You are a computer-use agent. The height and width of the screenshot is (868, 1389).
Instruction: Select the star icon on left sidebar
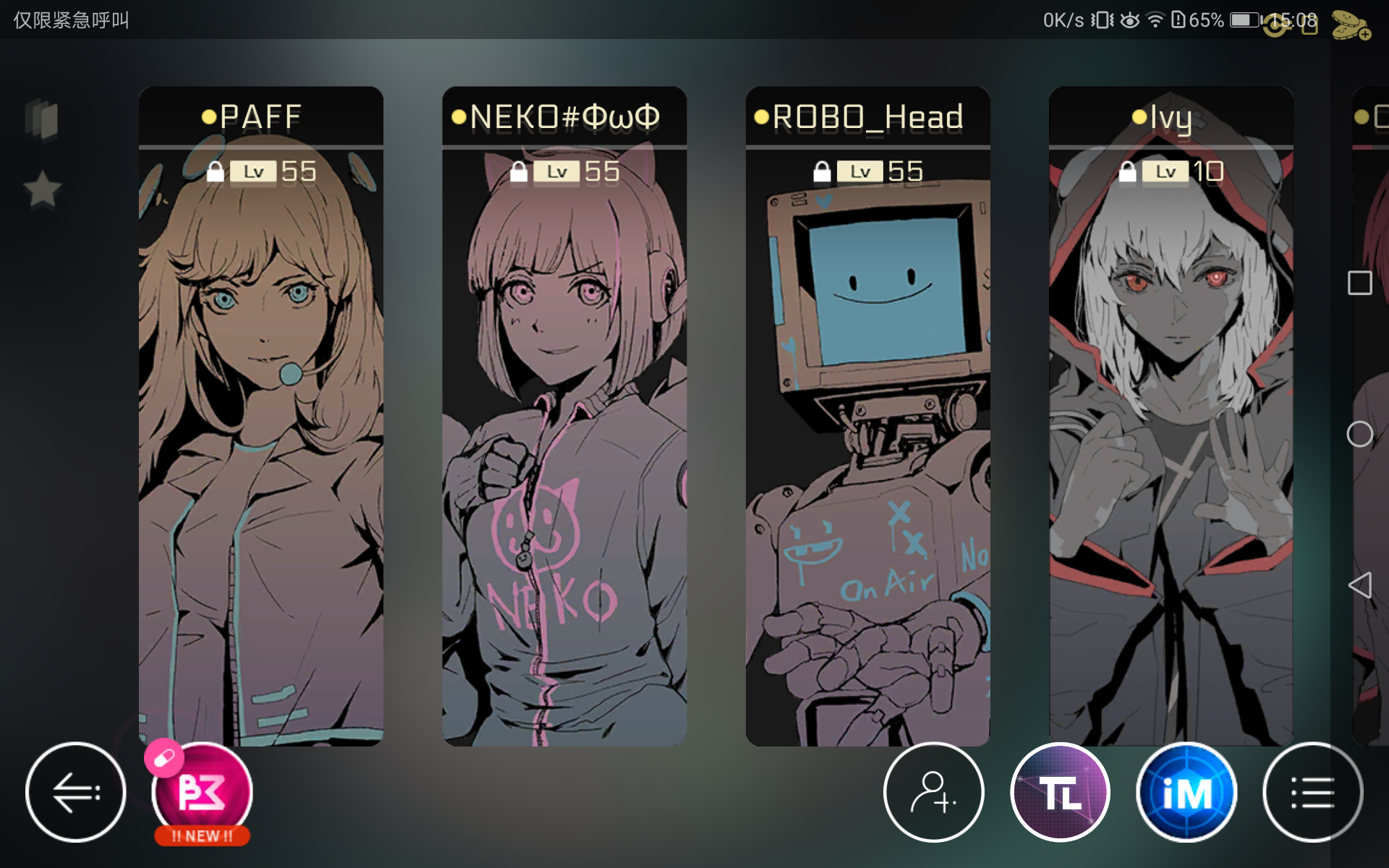[x=43, y=188]
